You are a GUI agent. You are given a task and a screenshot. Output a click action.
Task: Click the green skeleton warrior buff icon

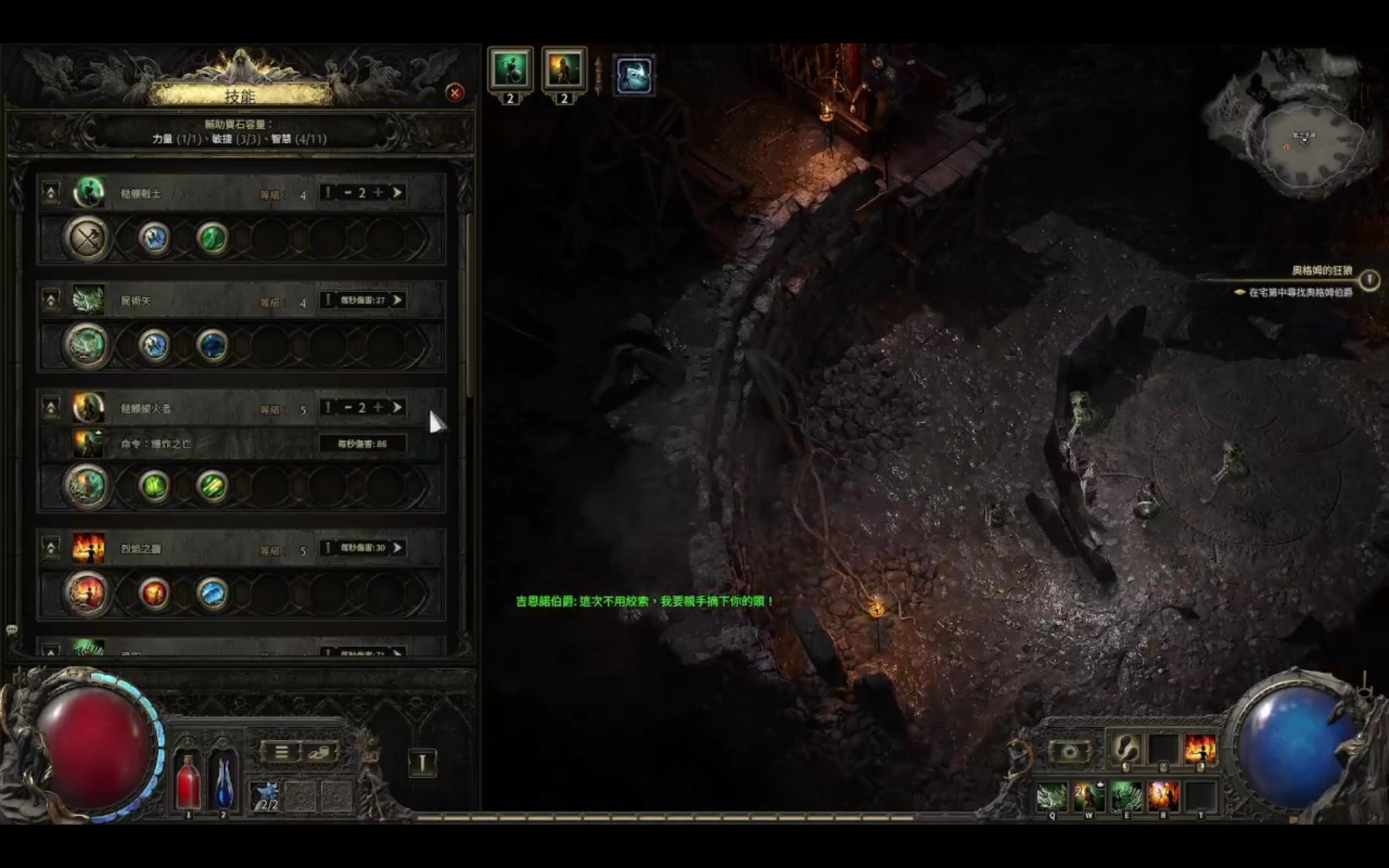pos(510,70)
